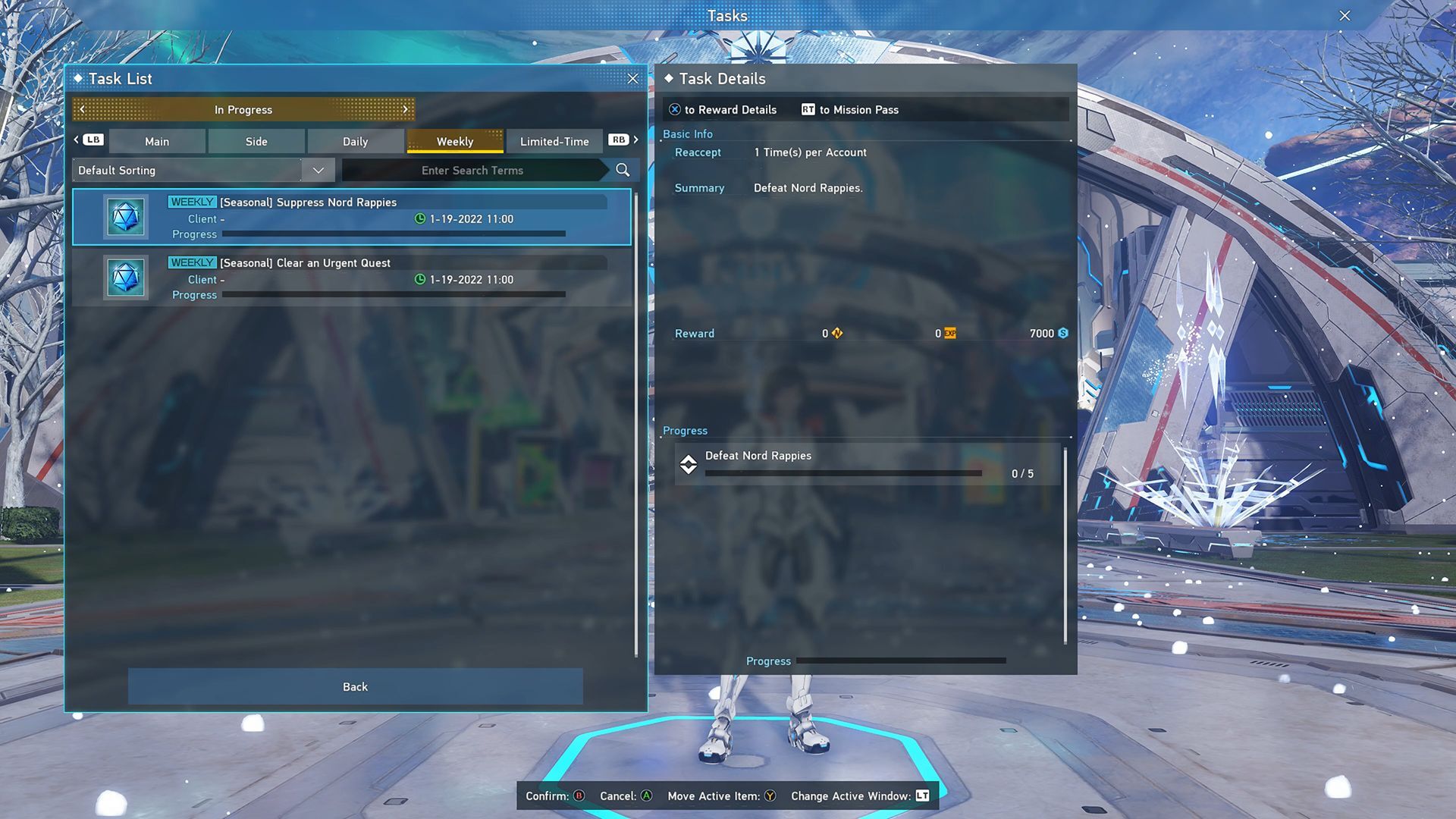1456x819 pixels.
Task: Click the Defeat Nord Rappies progress bar
Action: [843, 472]
